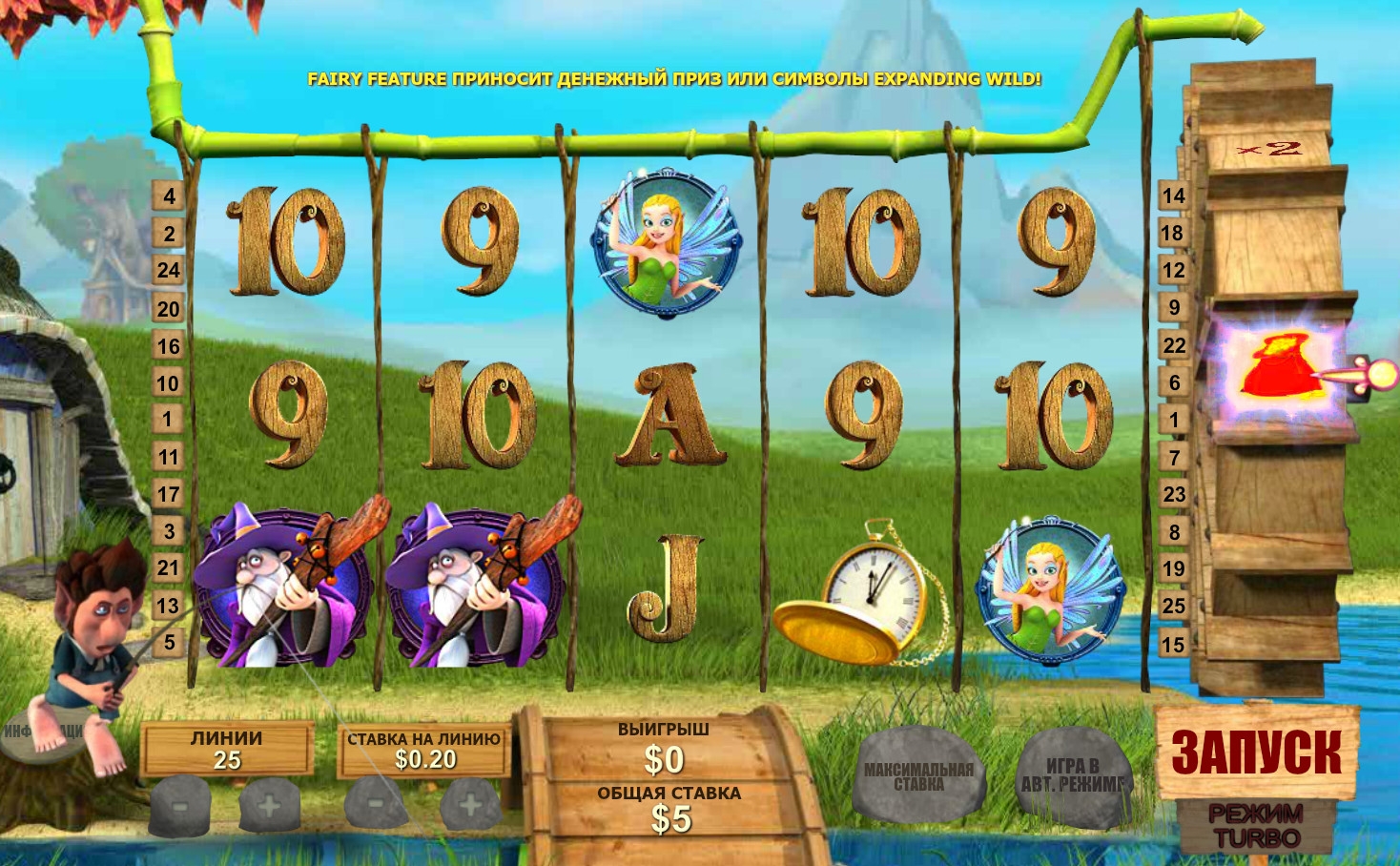Viewport: 1400px width, 866px height.
Task: Lower СТАВКА НА ЛИНИЮ with the minus stone
Action: (x=376, y=804)
